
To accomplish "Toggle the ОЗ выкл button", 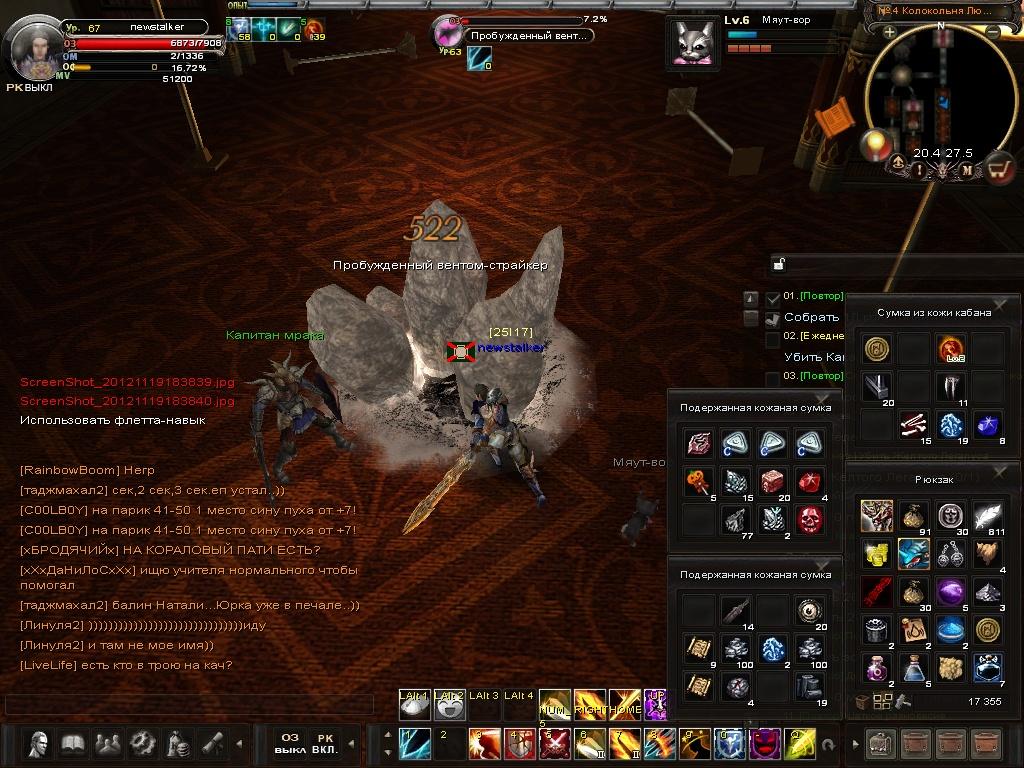I will click(290, 743).
